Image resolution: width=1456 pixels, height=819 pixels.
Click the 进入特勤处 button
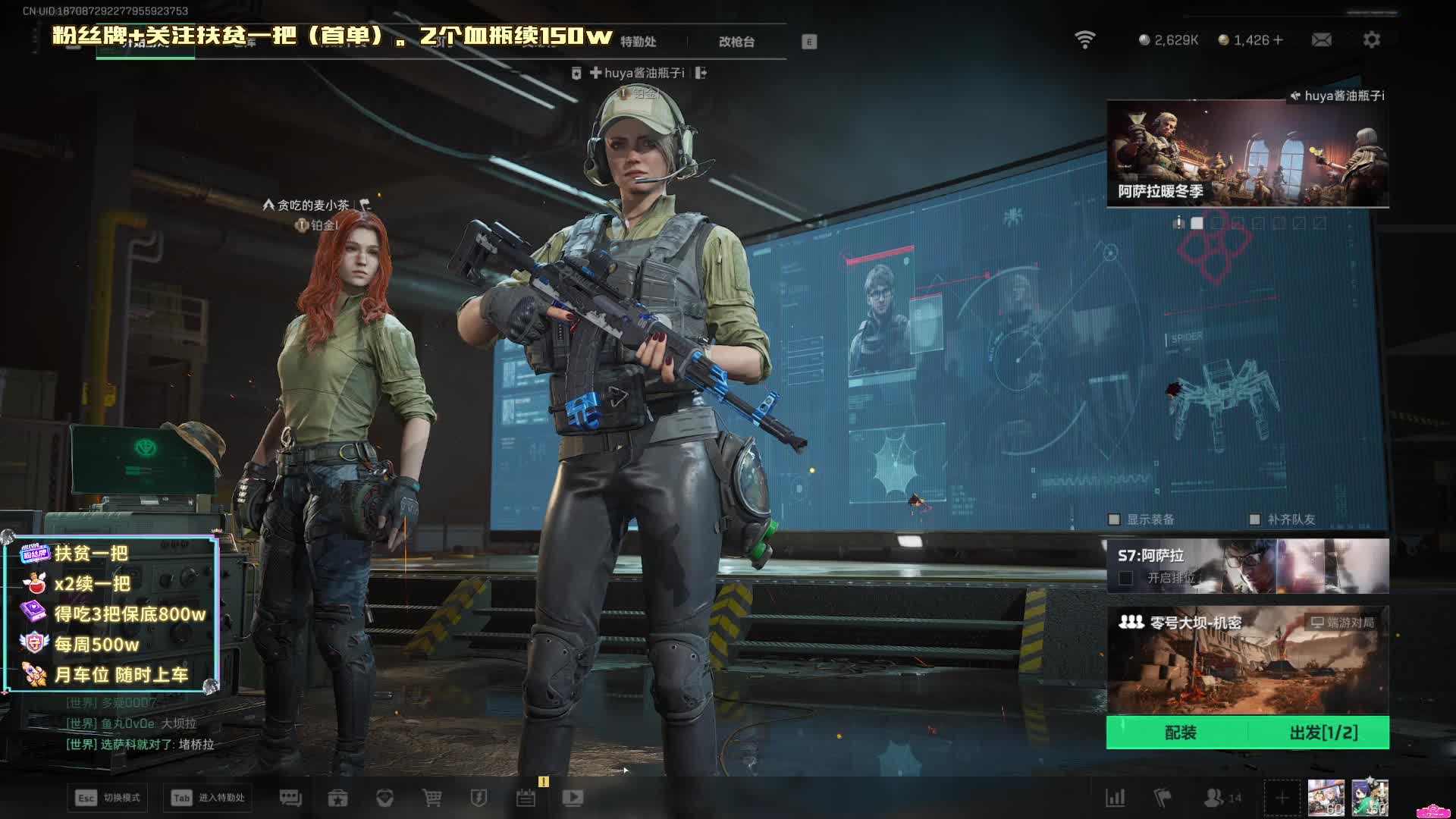pos(208,798)
